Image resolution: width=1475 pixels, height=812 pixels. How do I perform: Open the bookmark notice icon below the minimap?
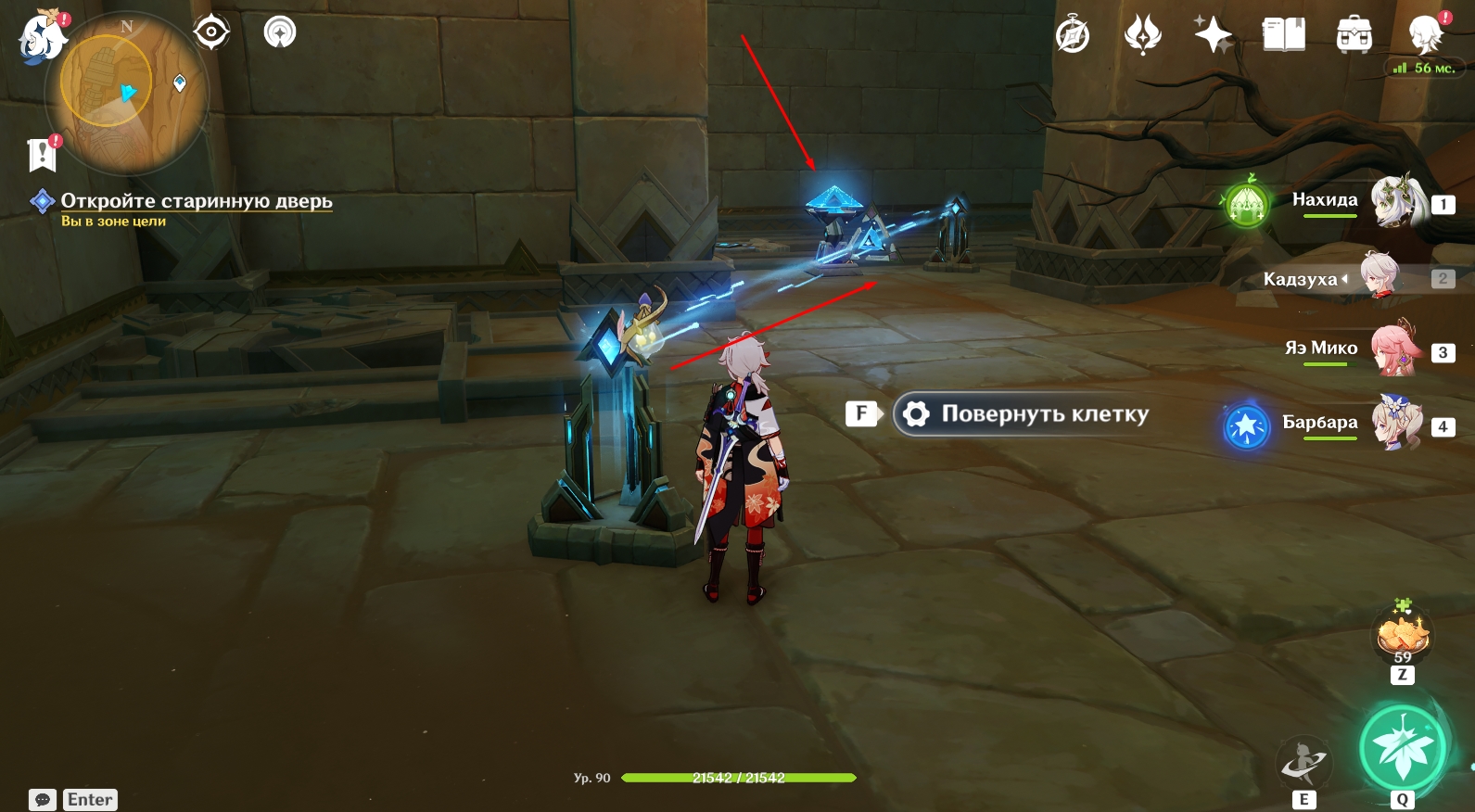click(43, 154)
